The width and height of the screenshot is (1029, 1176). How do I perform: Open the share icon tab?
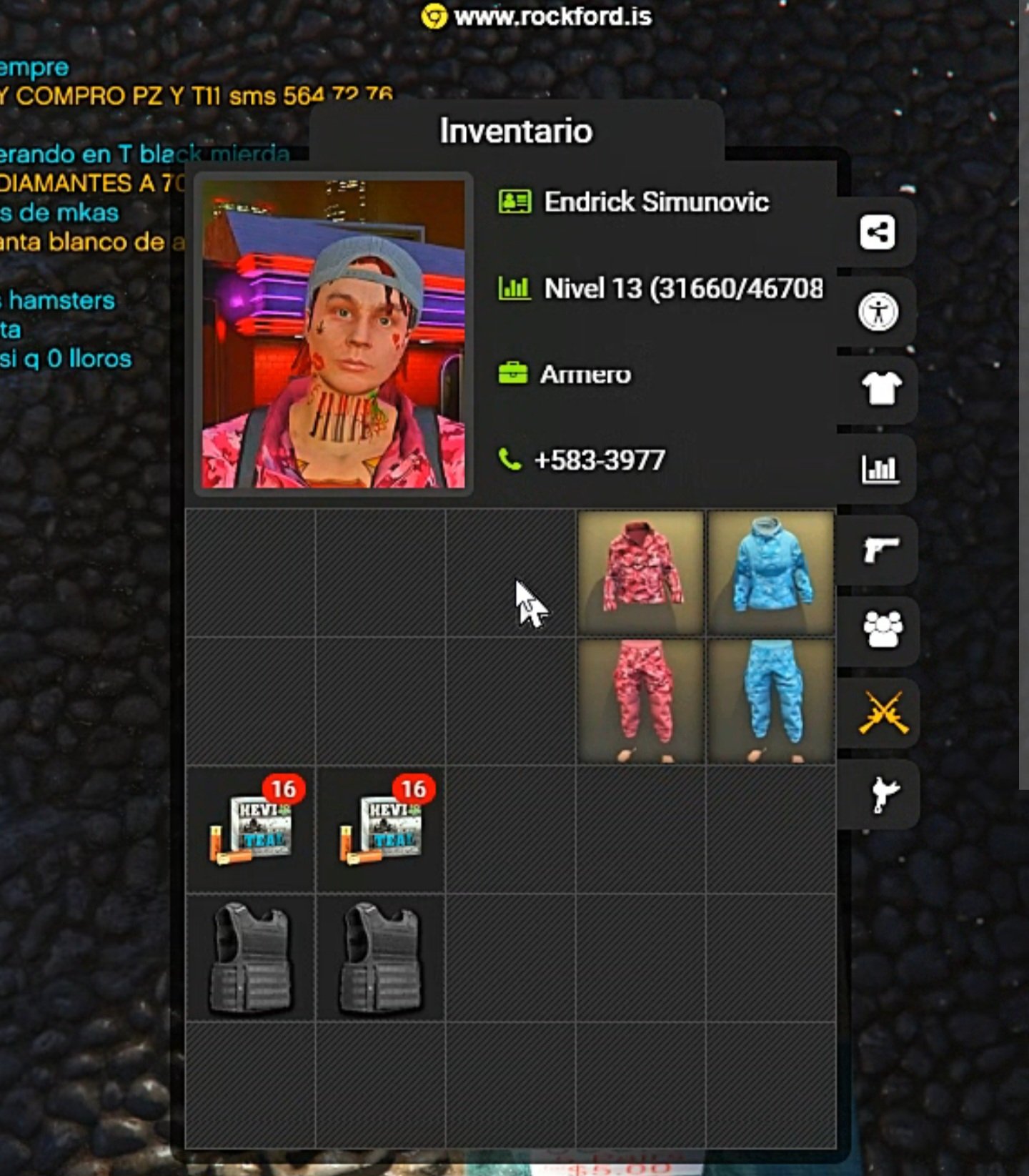pos(878,232)
